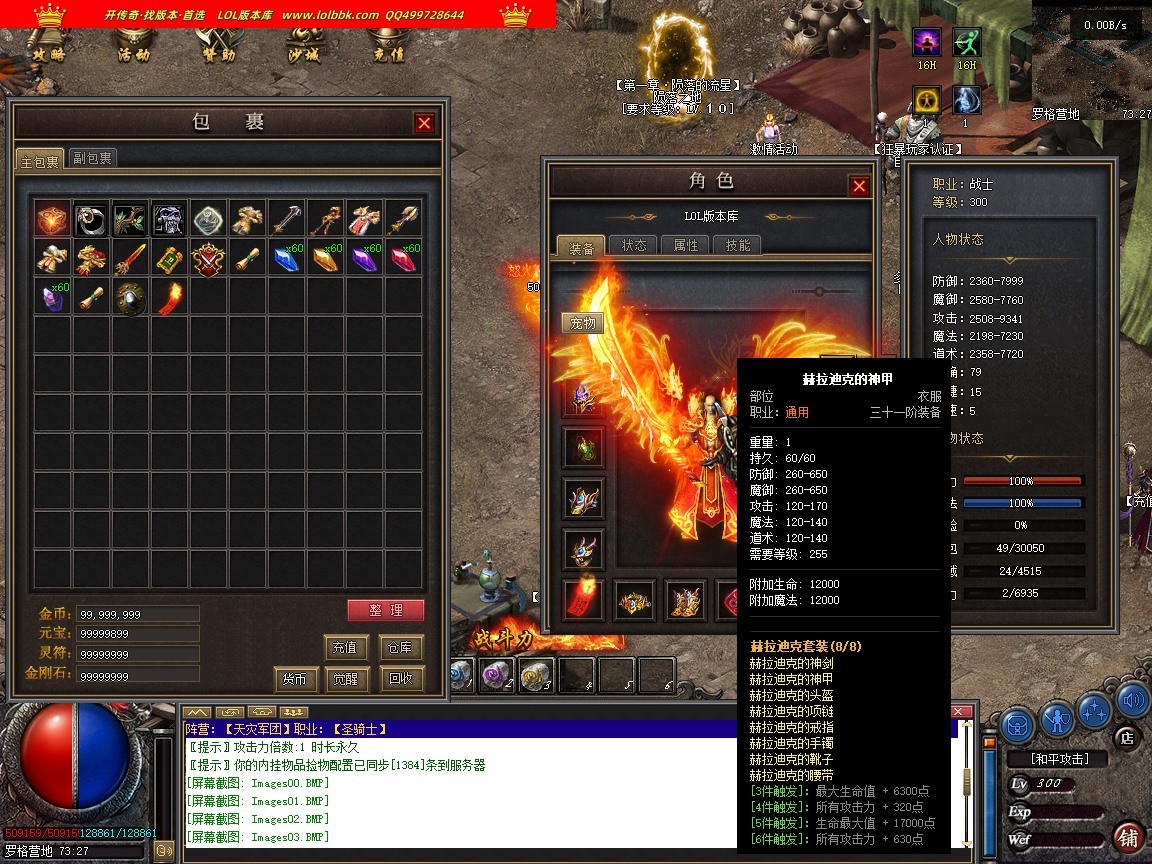The width and height of the screenshot is (1152, 864).
Task: Close the 角色 character window
Action: tap(859, 186)
